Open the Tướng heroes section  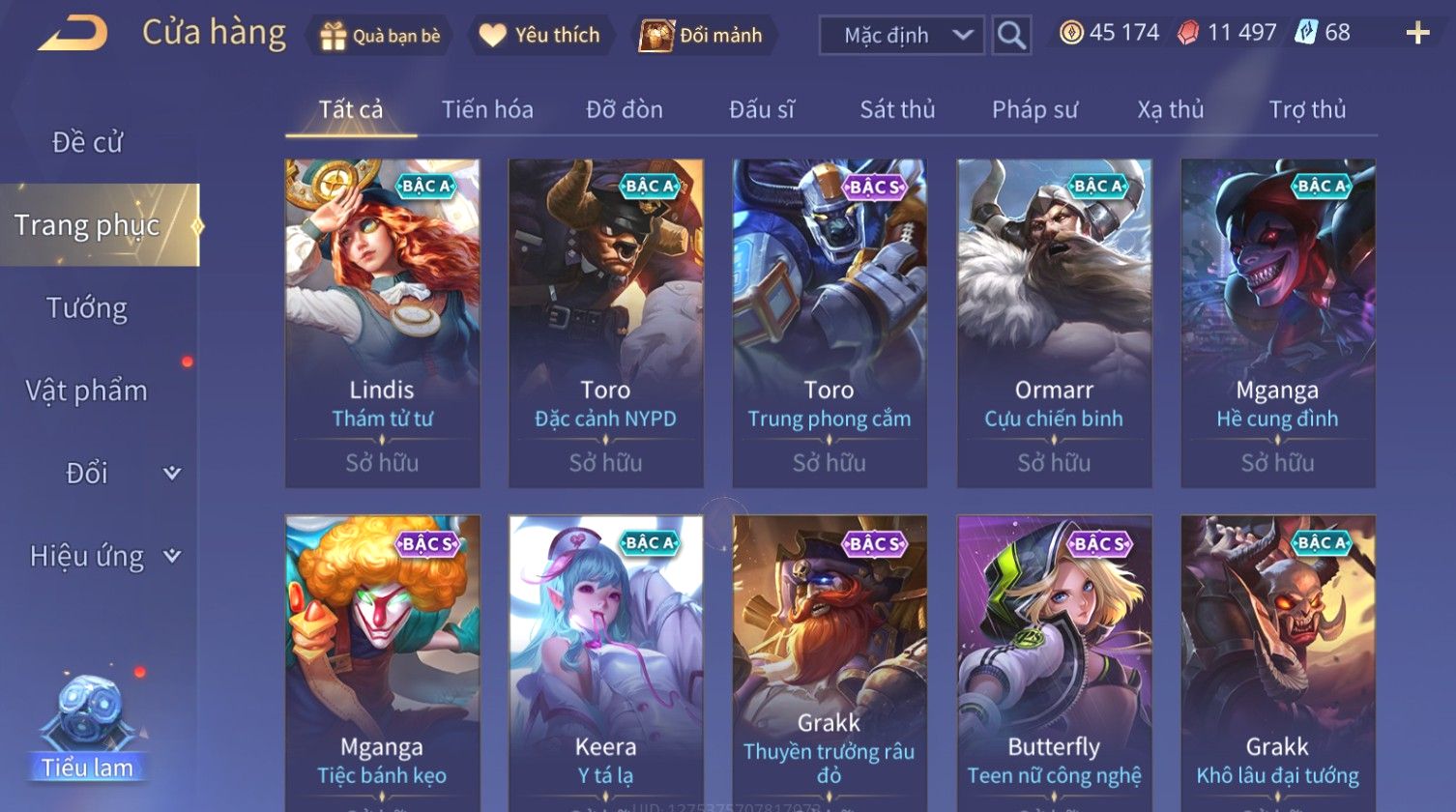(x=87, y=308)
